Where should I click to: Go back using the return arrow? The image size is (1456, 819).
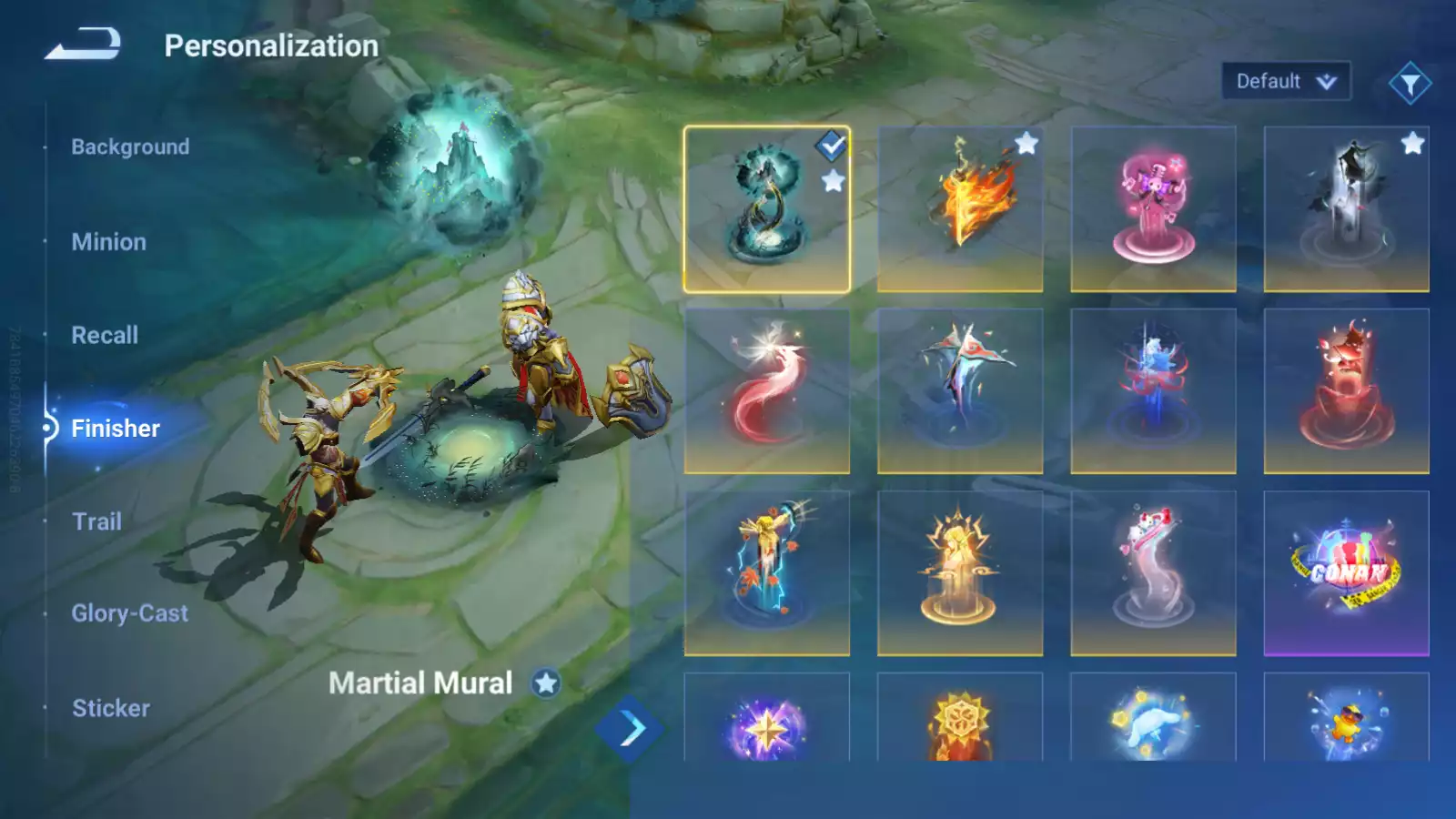(83, 44)
